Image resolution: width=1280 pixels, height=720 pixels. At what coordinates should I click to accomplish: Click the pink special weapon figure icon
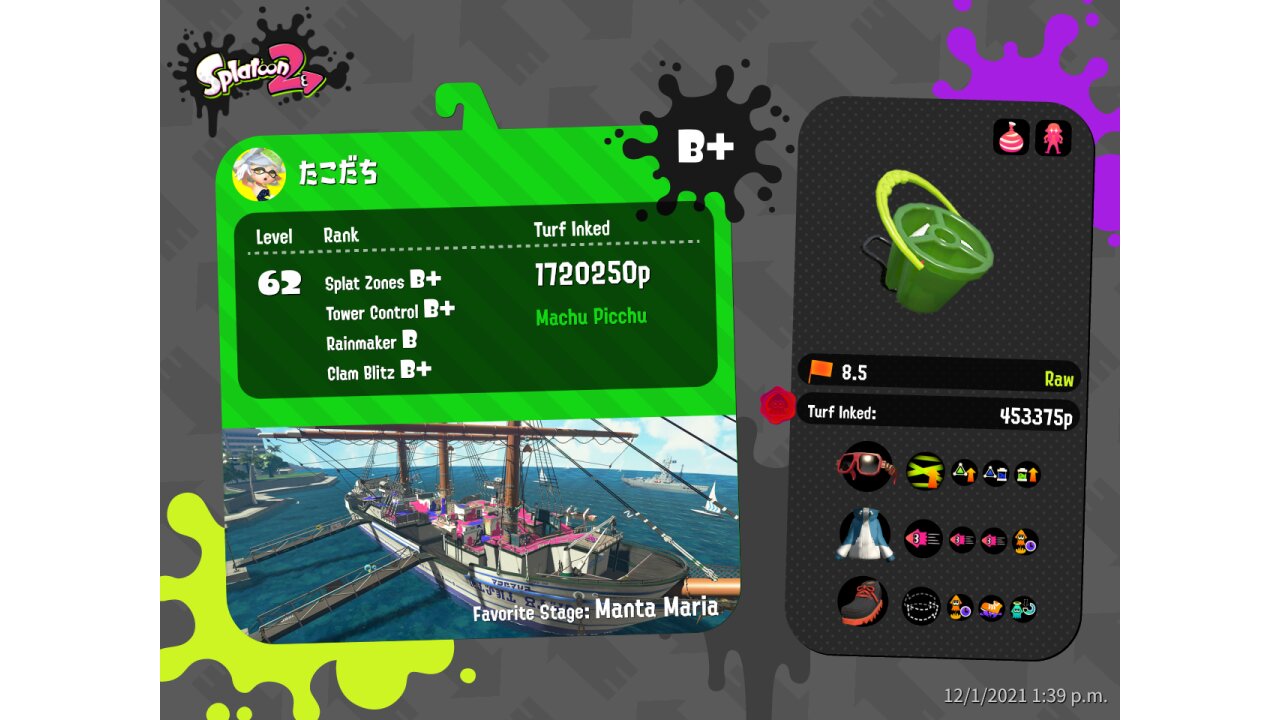pos(1053,137)
